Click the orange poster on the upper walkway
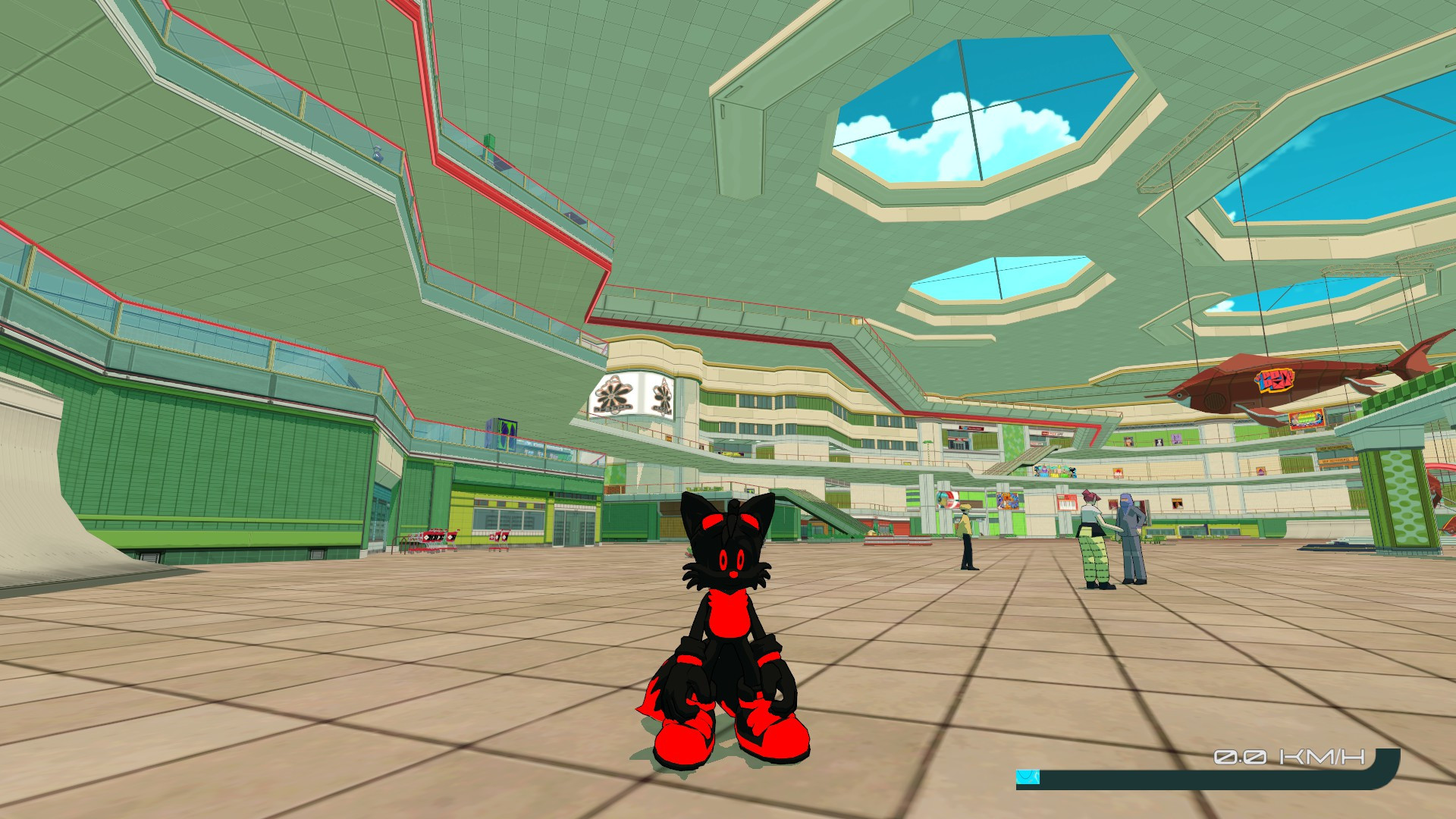Viewport: 1456px width, 819px height. coord(1118,472)
